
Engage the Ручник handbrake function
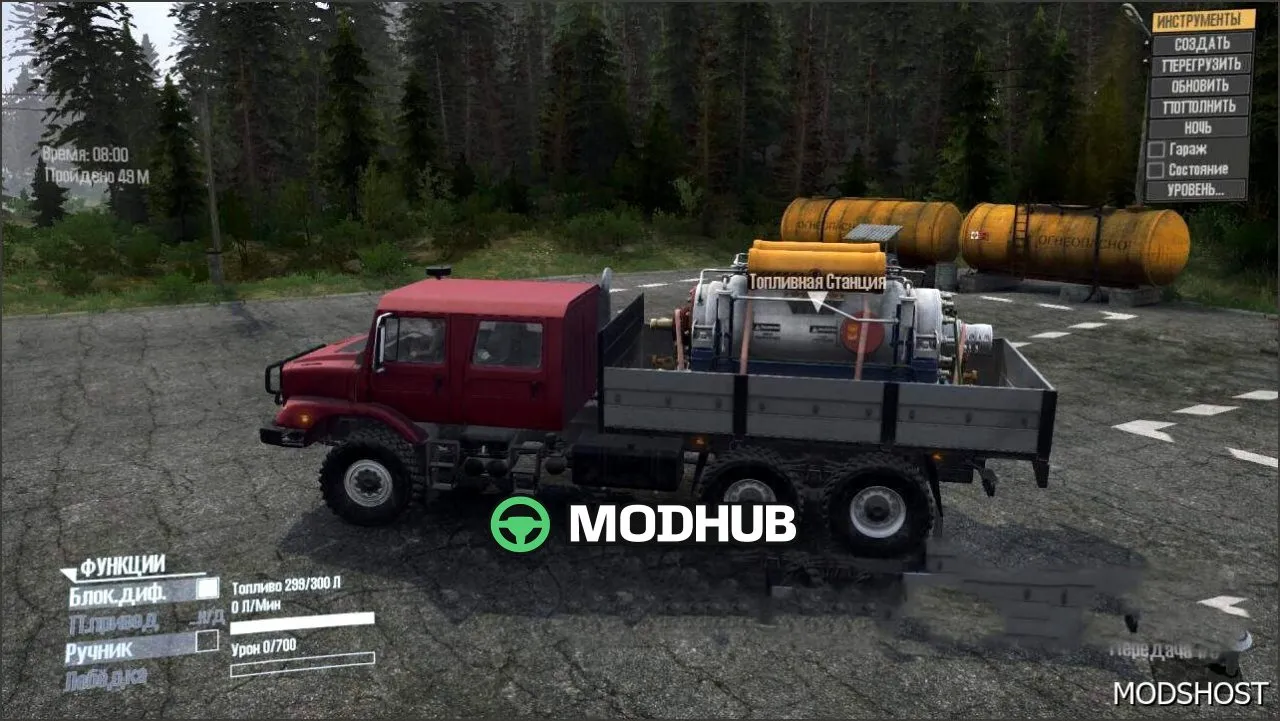[x=207, y=641]
